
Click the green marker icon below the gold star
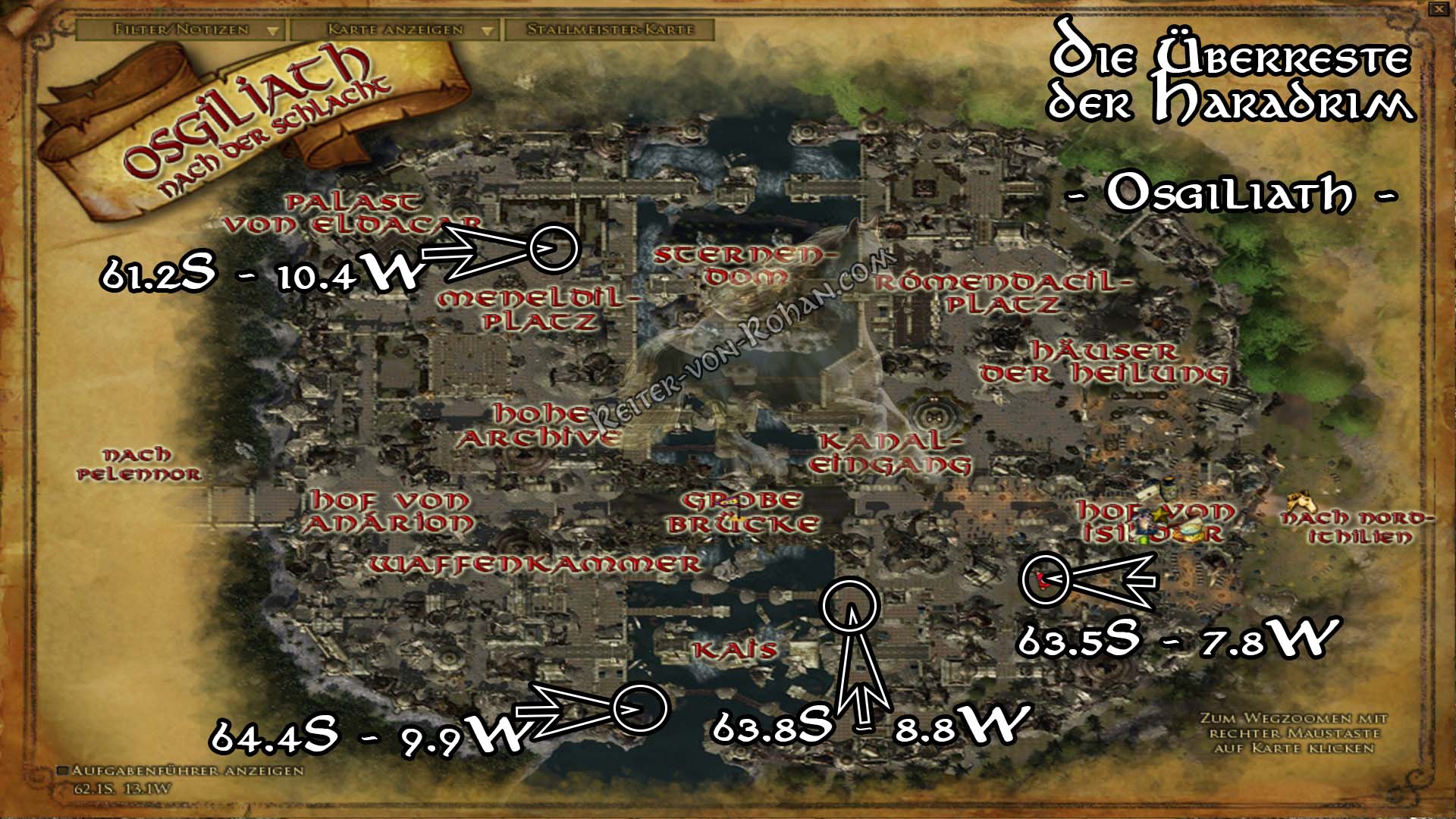click(x=1144, y=540)
